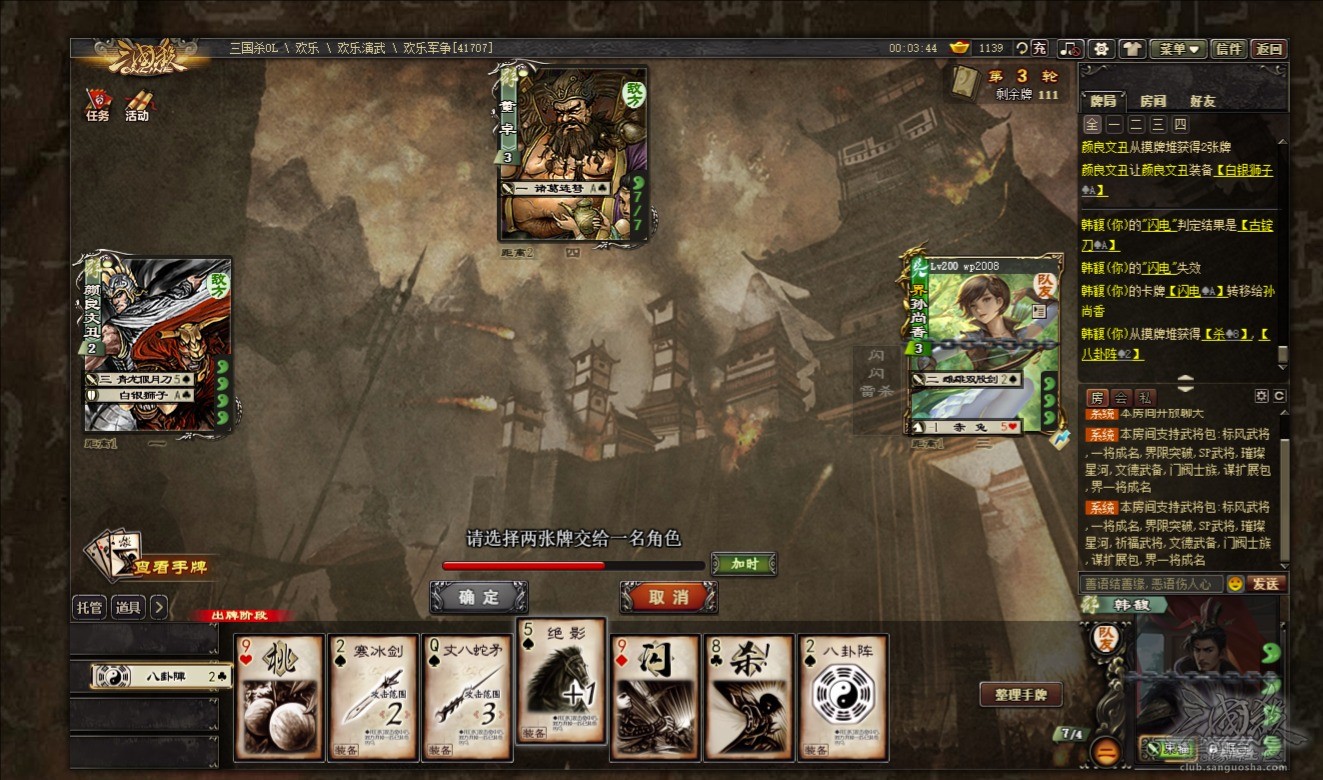
Task: Confirm the selection with 确定
Action: 479,597
